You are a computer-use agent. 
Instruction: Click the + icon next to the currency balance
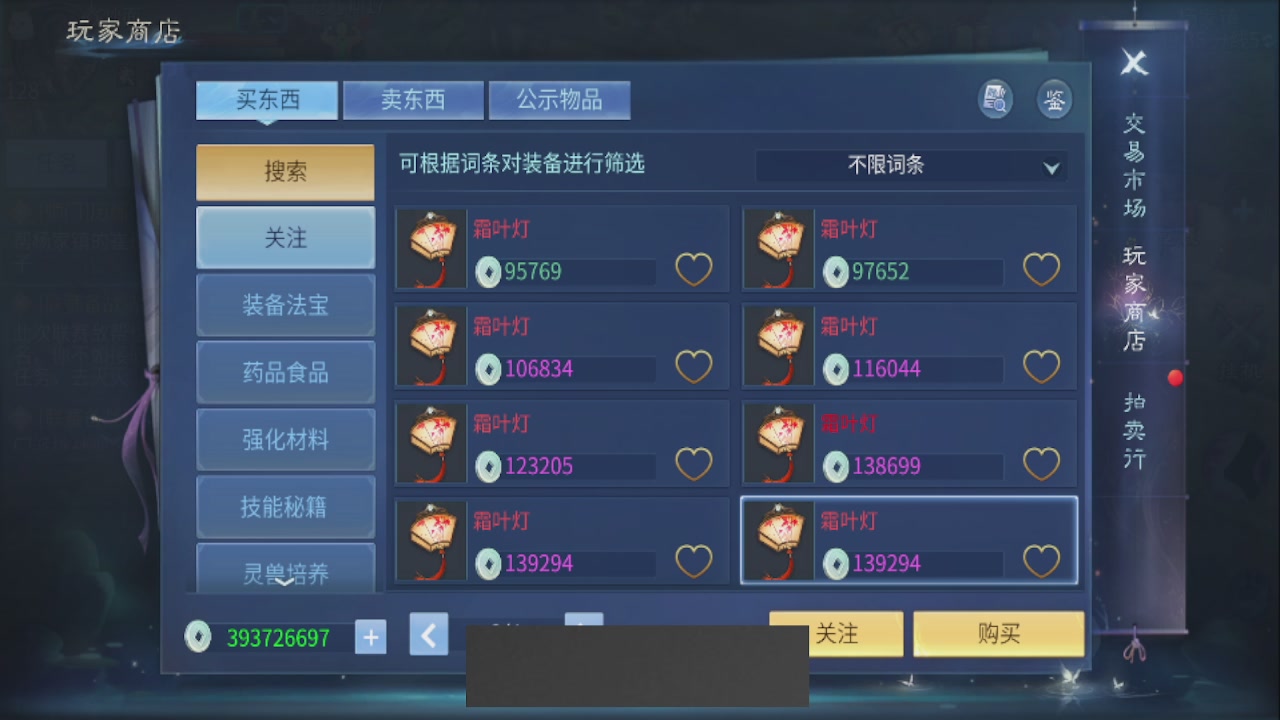pos(370,636)
